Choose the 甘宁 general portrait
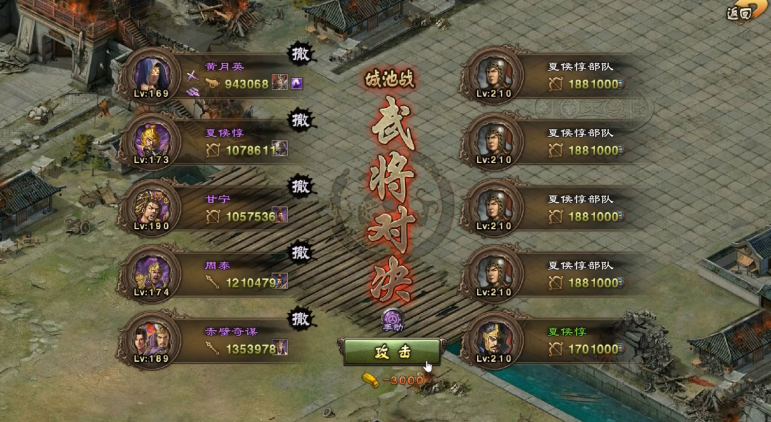This screenshot has height=422, width=771. [150, 206]
